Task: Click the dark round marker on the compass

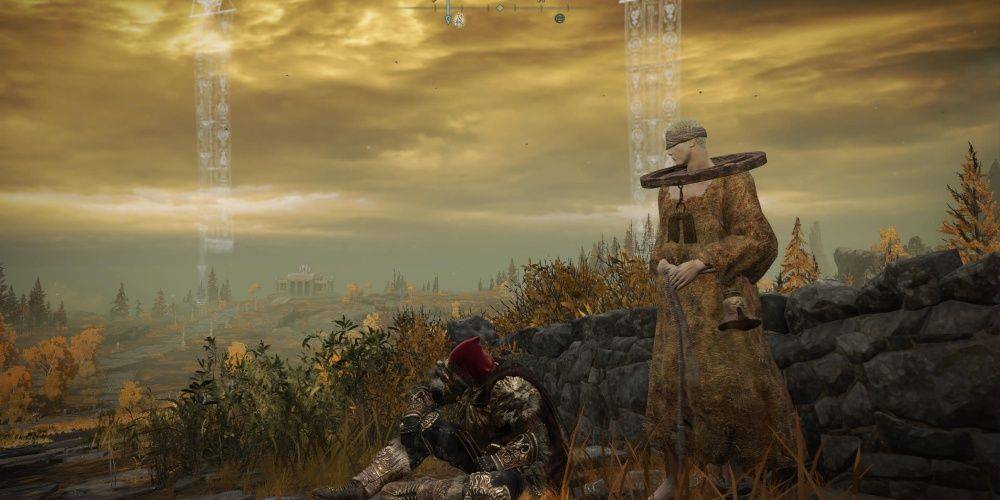Action: 560,18
